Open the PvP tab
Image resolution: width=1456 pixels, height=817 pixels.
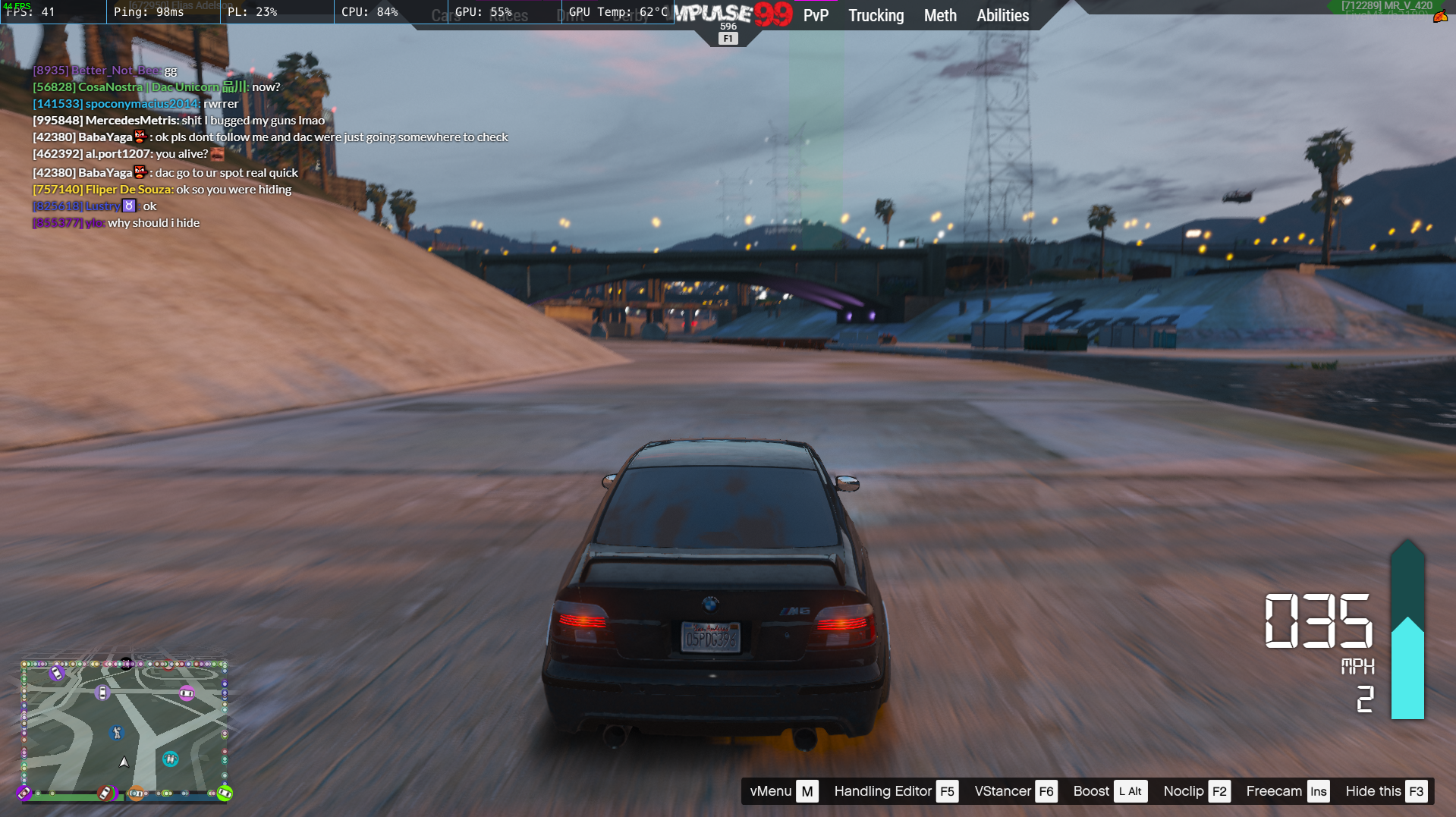point(816,15)
